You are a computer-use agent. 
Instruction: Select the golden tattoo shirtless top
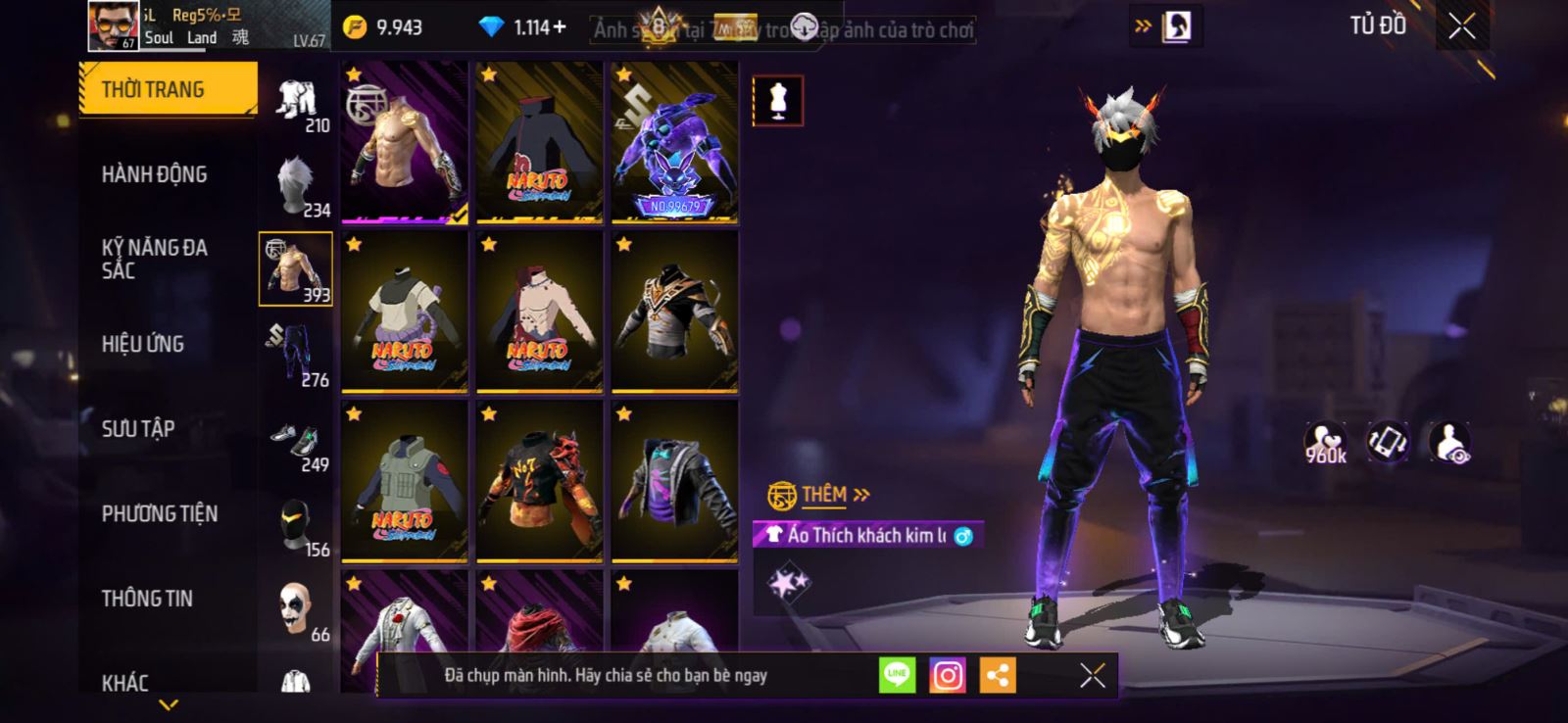pyautogui.click(x=405, y=142)
